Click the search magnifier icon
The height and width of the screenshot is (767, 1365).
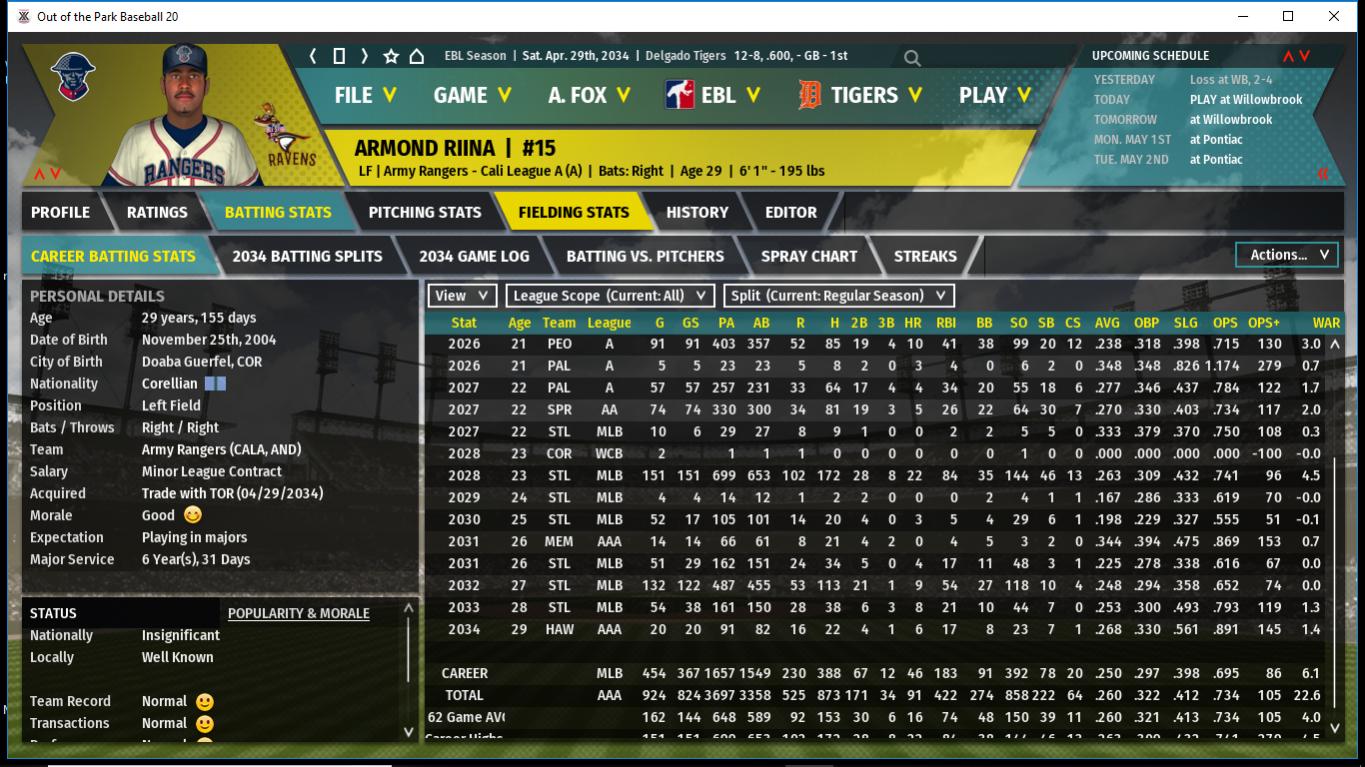coord(912,58)
